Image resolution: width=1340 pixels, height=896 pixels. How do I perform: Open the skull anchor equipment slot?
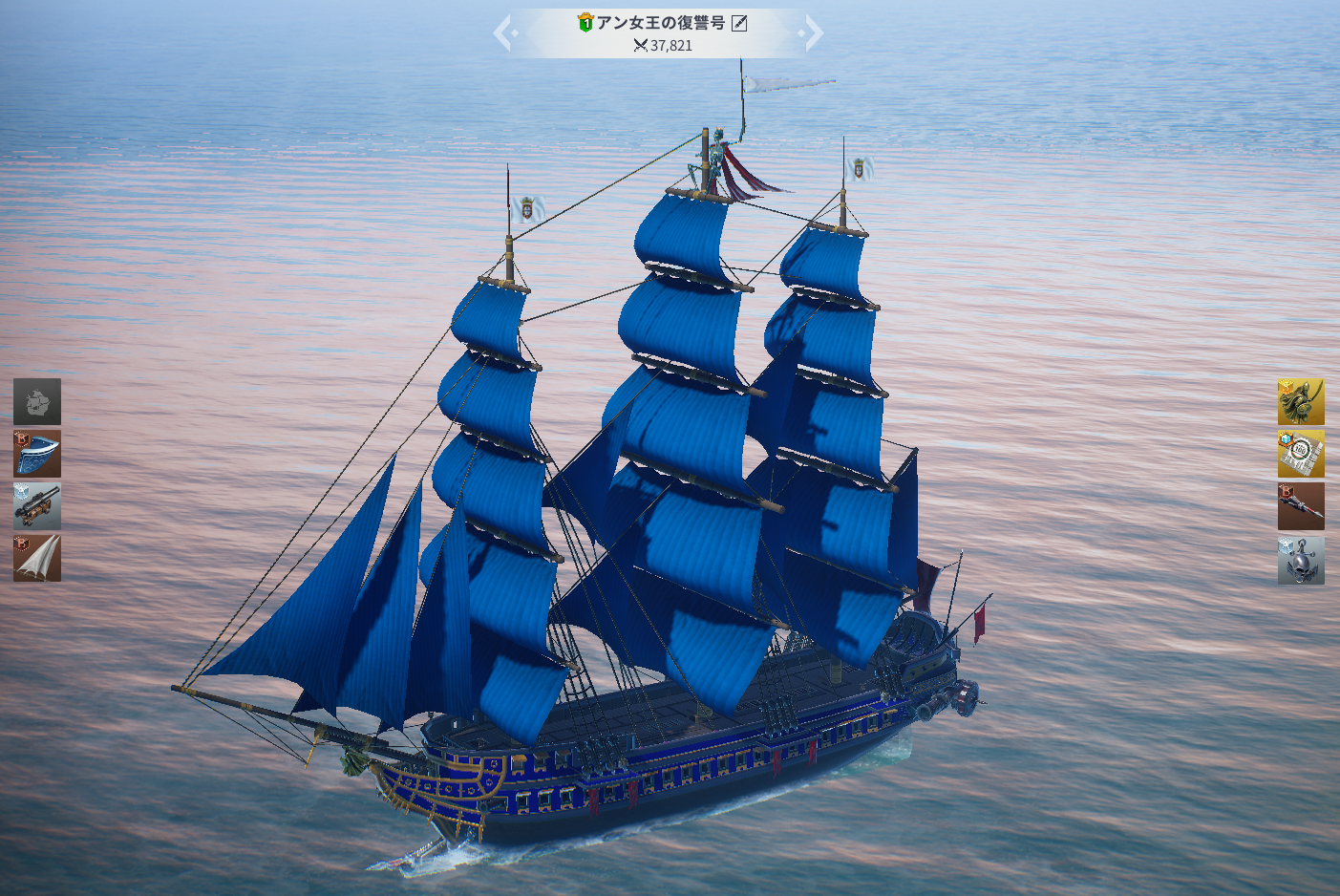click(x=1301, y=560)
